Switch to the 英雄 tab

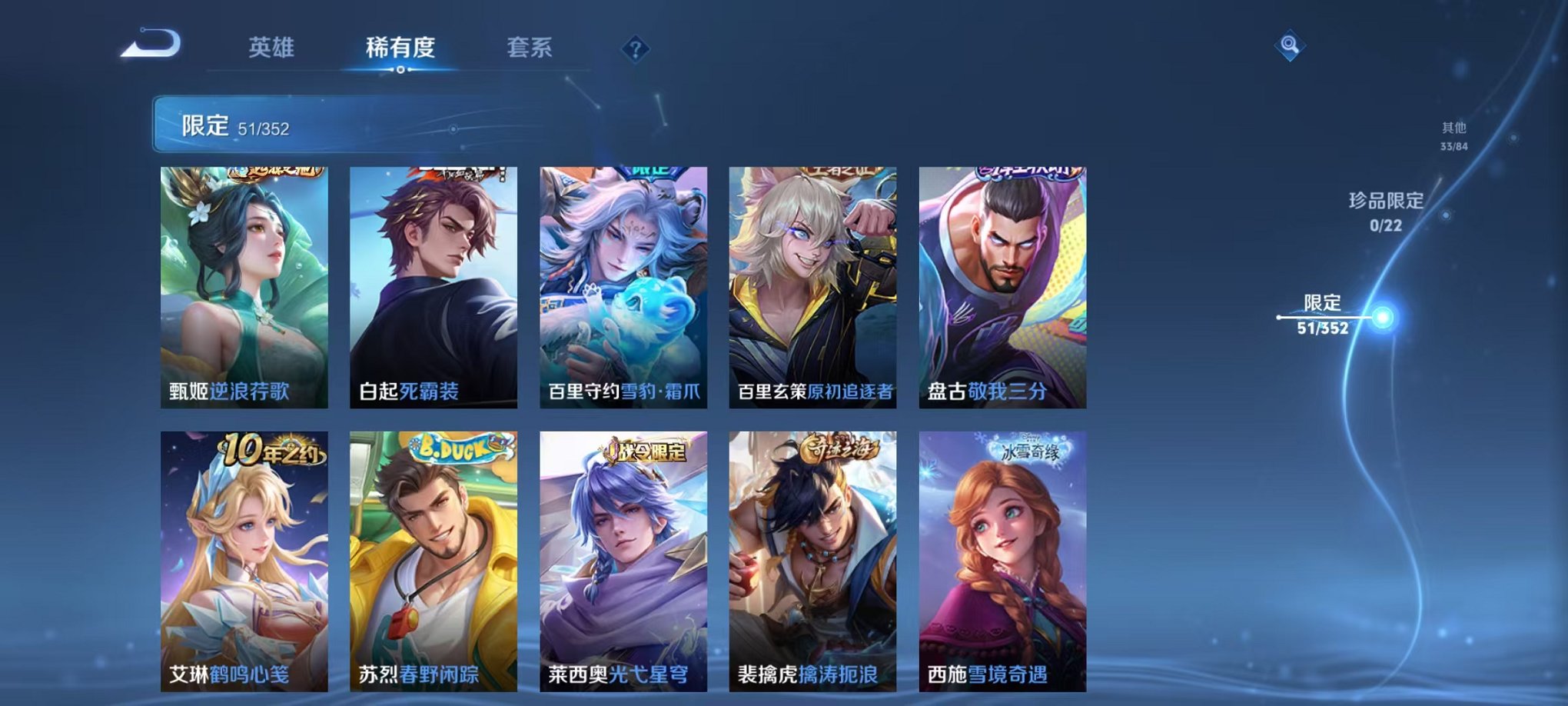pos(273,46)
